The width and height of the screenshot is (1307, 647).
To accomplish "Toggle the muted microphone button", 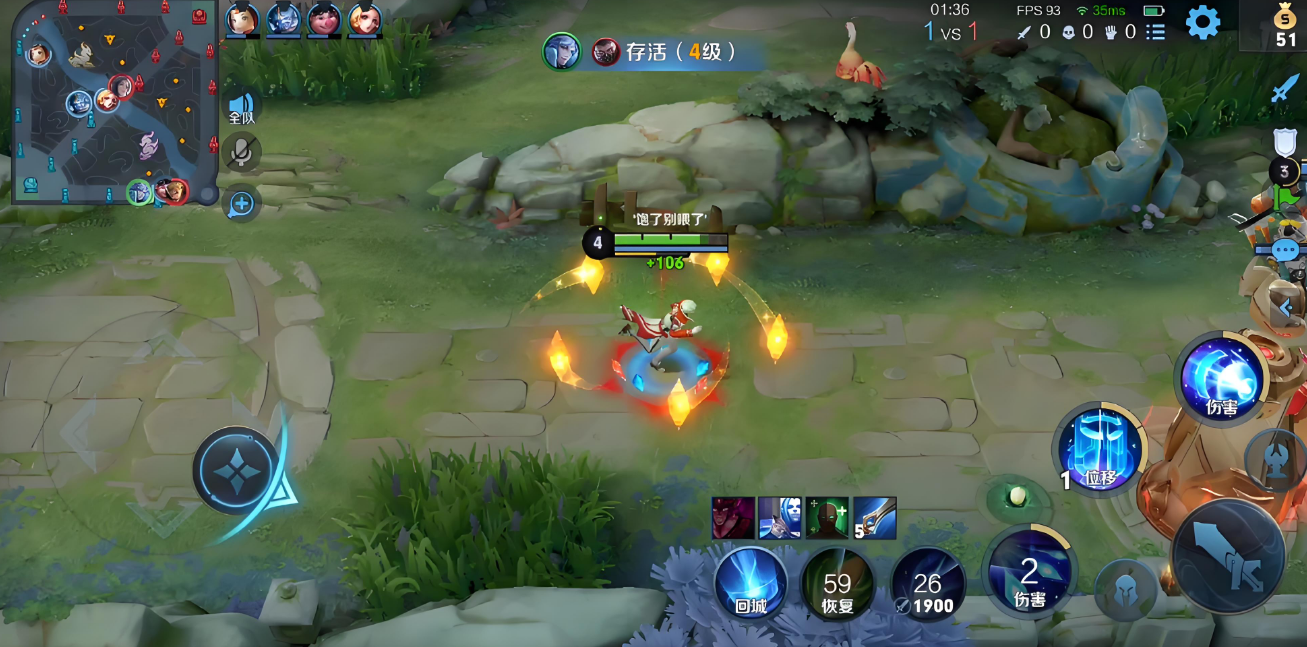I will point(241,153).
